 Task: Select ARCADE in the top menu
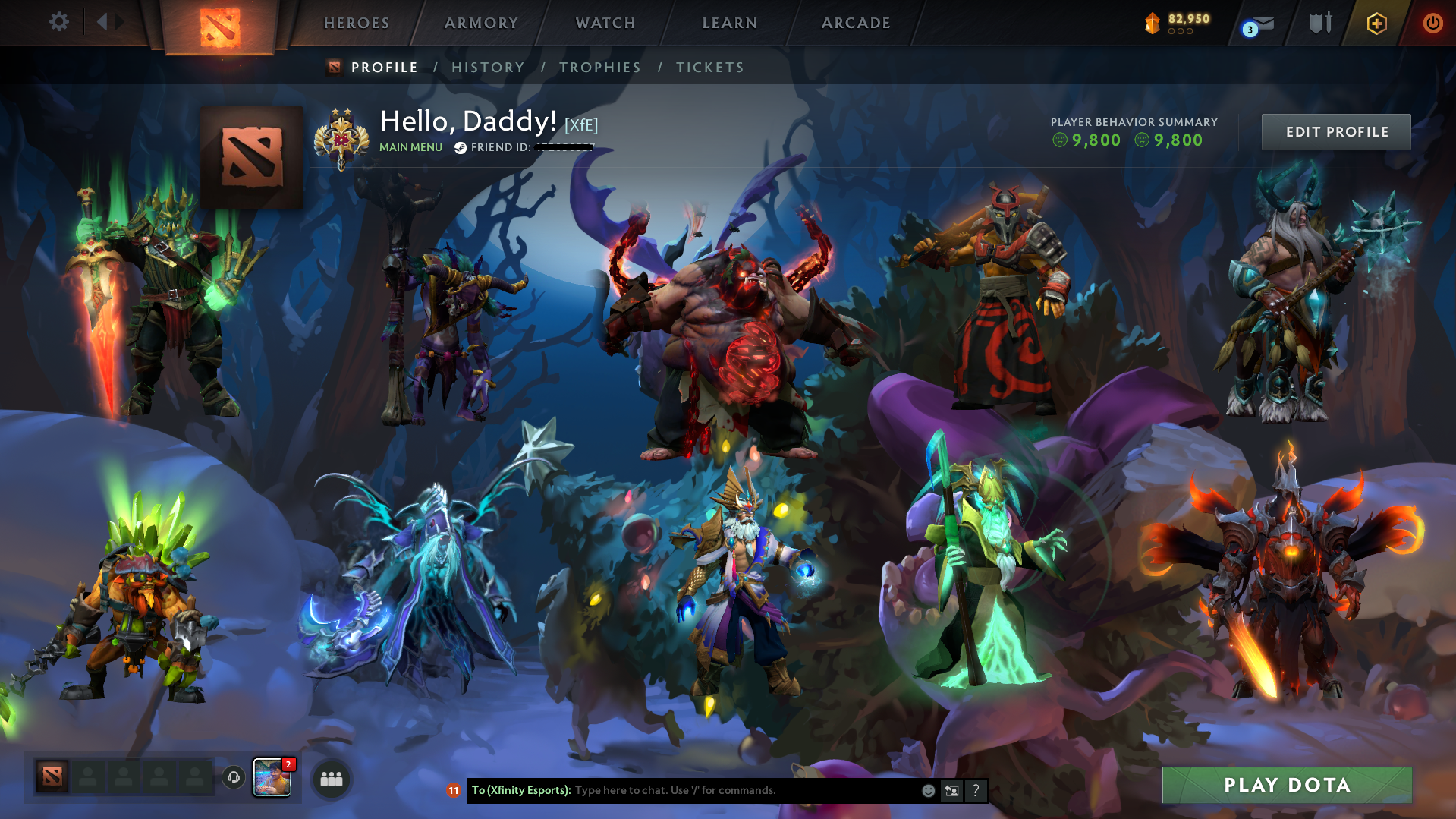click(x=856, y=23)
